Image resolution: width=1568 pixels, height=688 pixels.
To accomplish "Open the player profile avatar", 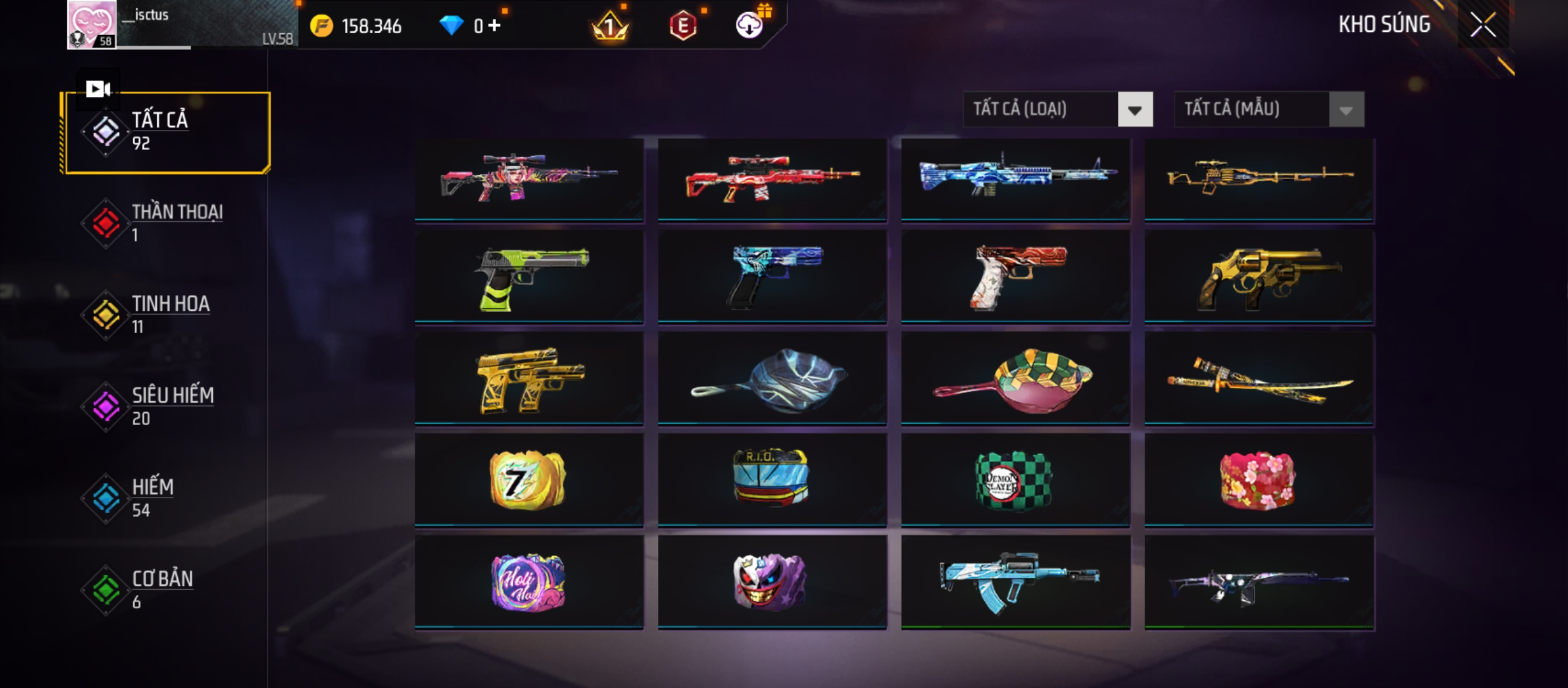I will [92, 24].
